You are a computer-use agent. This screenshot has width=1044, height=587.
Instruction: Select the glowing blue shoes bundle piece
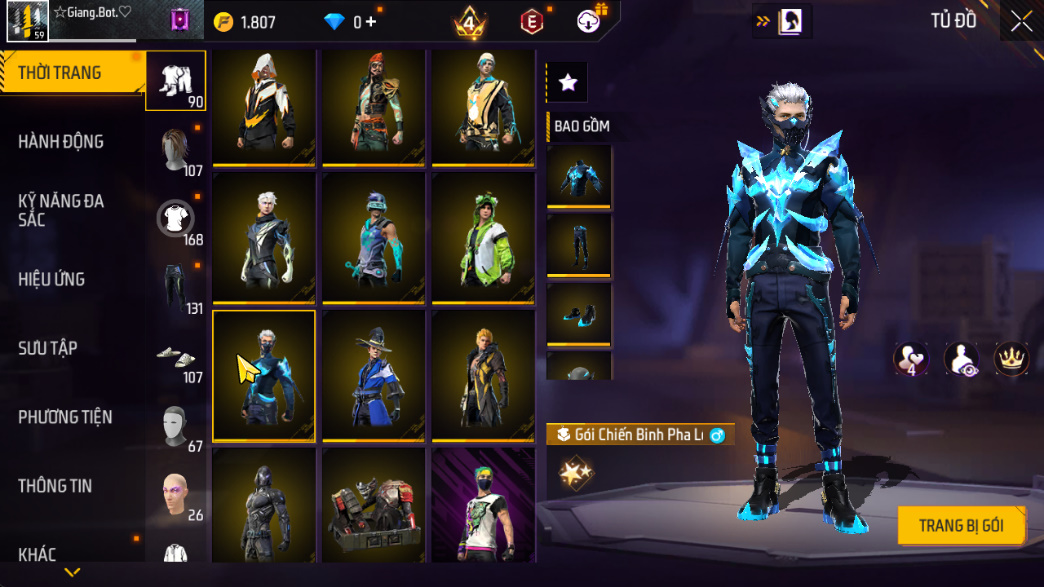click(x=579, y=314)
